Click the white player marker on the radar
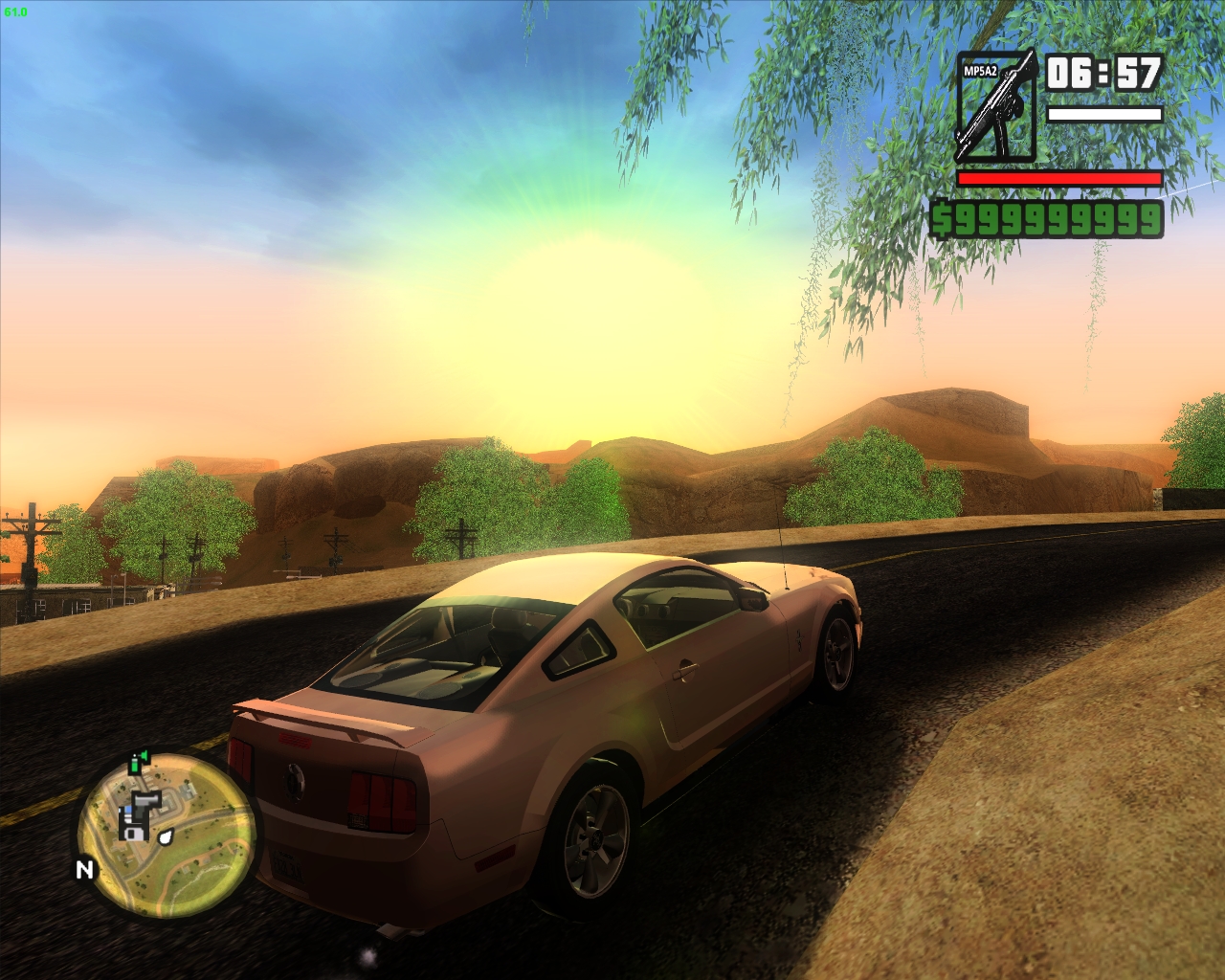 165,837
